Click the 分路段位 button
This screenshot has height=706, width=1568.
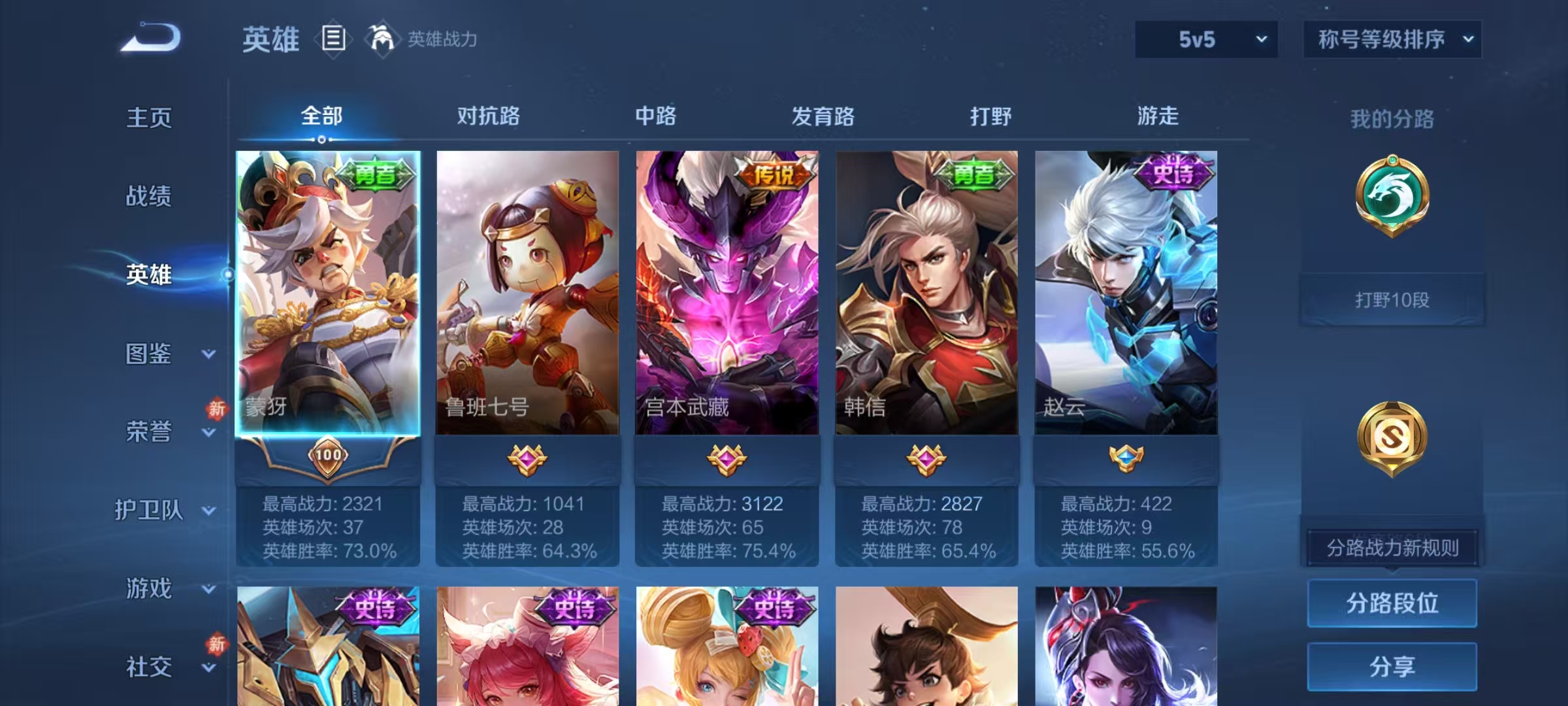1392,603
